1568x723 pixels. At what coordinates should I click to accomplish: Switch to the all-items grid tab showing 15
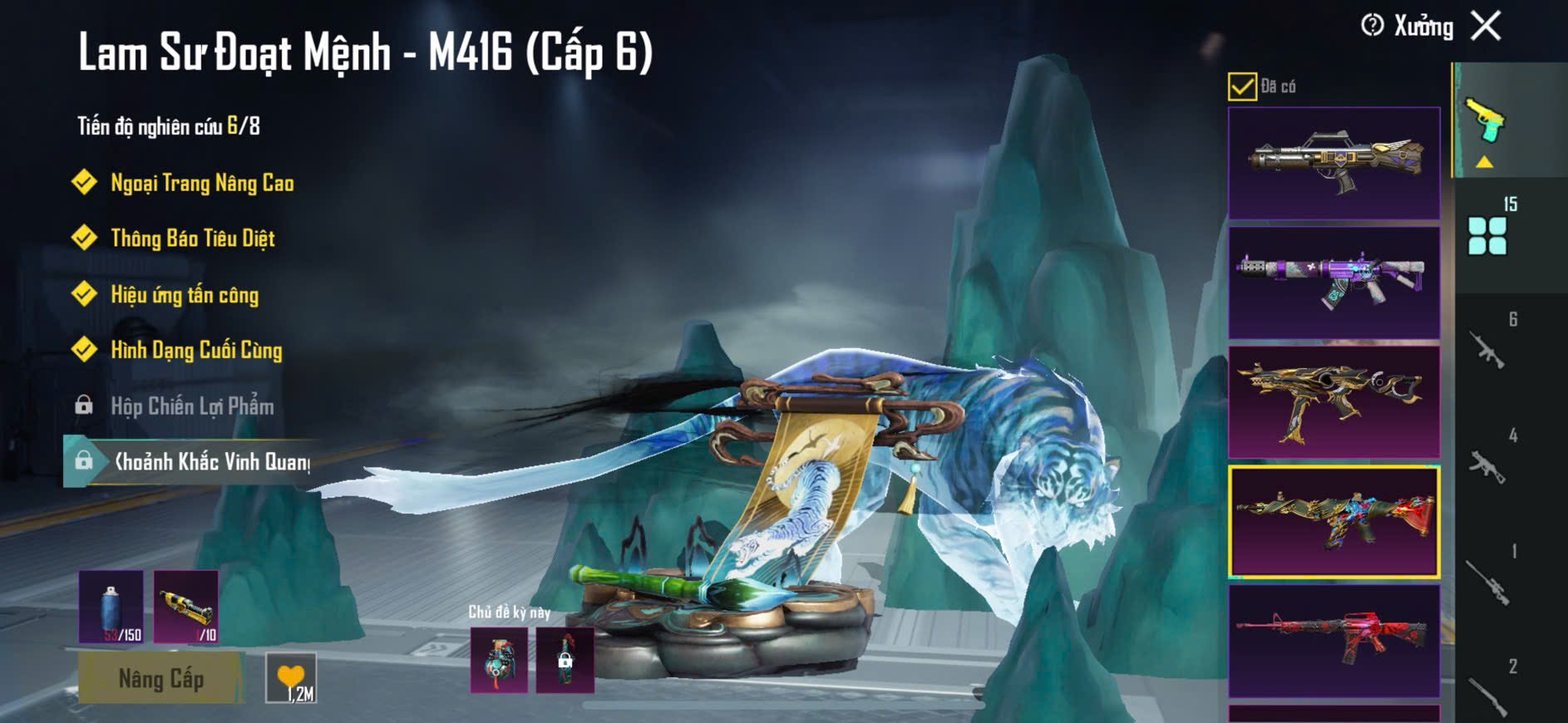1488,234
